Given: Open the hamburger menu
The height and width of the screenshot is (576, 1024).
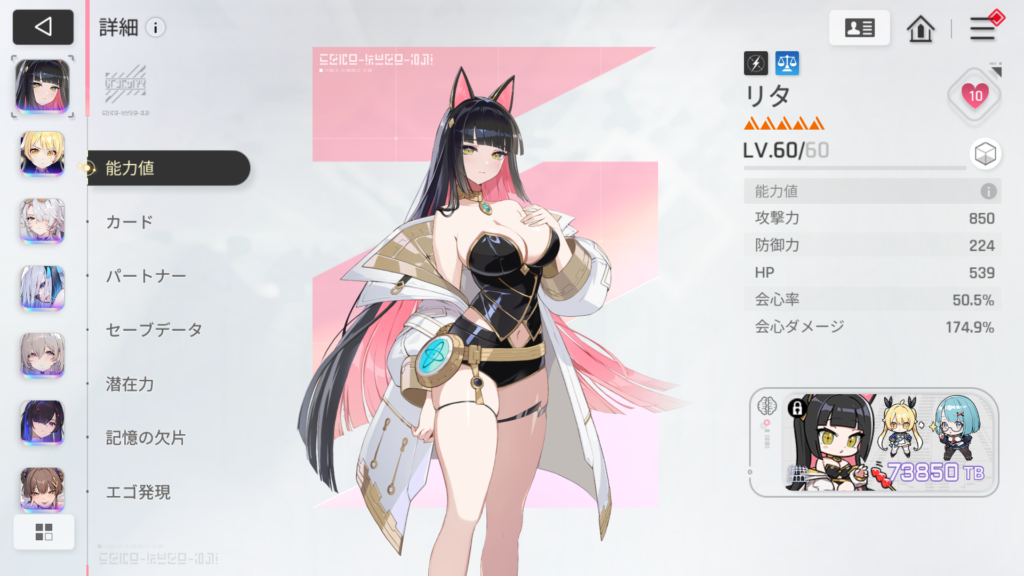Looking at the screenshot, I should (x=983, y=28).
